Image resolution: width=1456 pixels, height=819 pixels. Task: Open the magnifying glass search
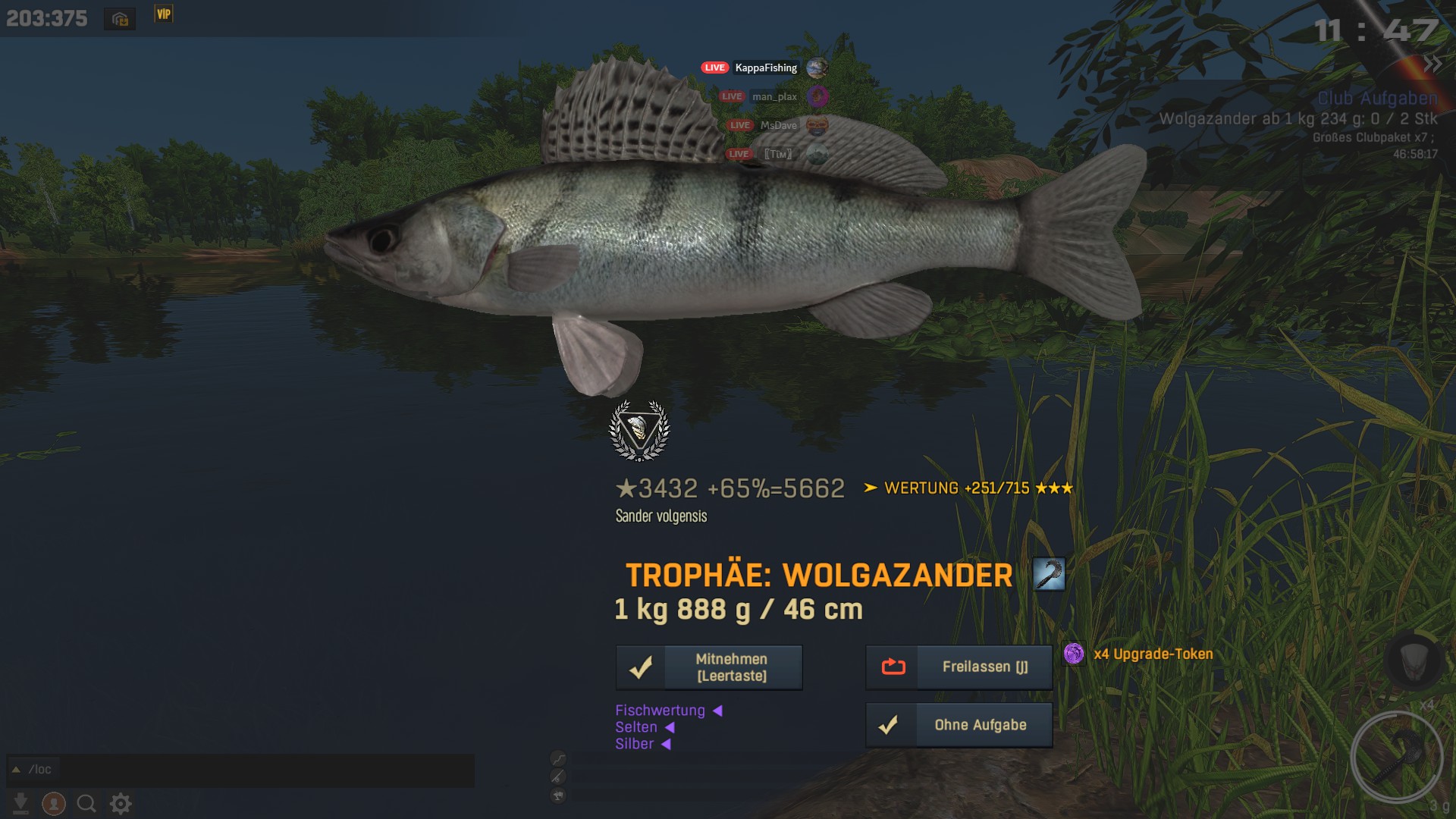(x=86, y=803)
